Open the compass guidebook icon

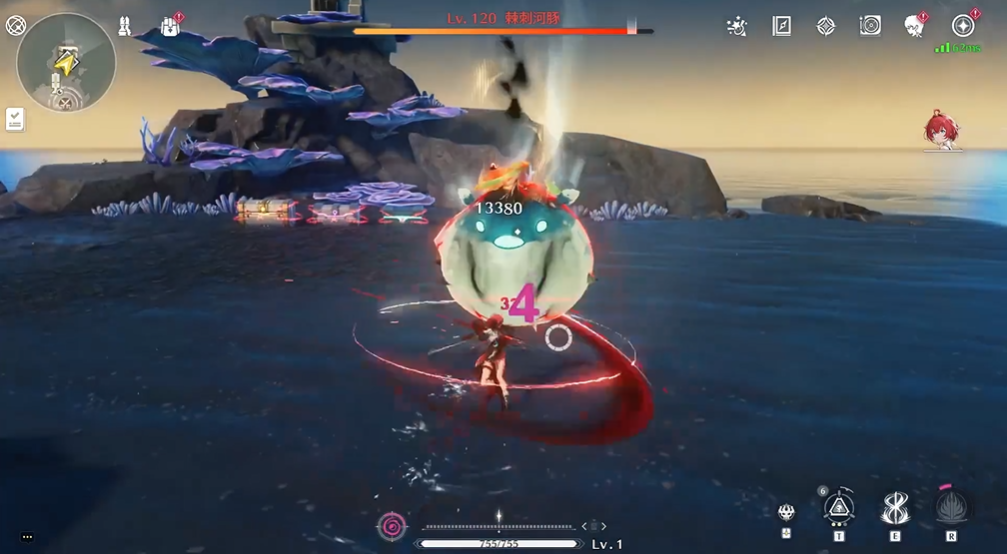(x=782, y=26)
